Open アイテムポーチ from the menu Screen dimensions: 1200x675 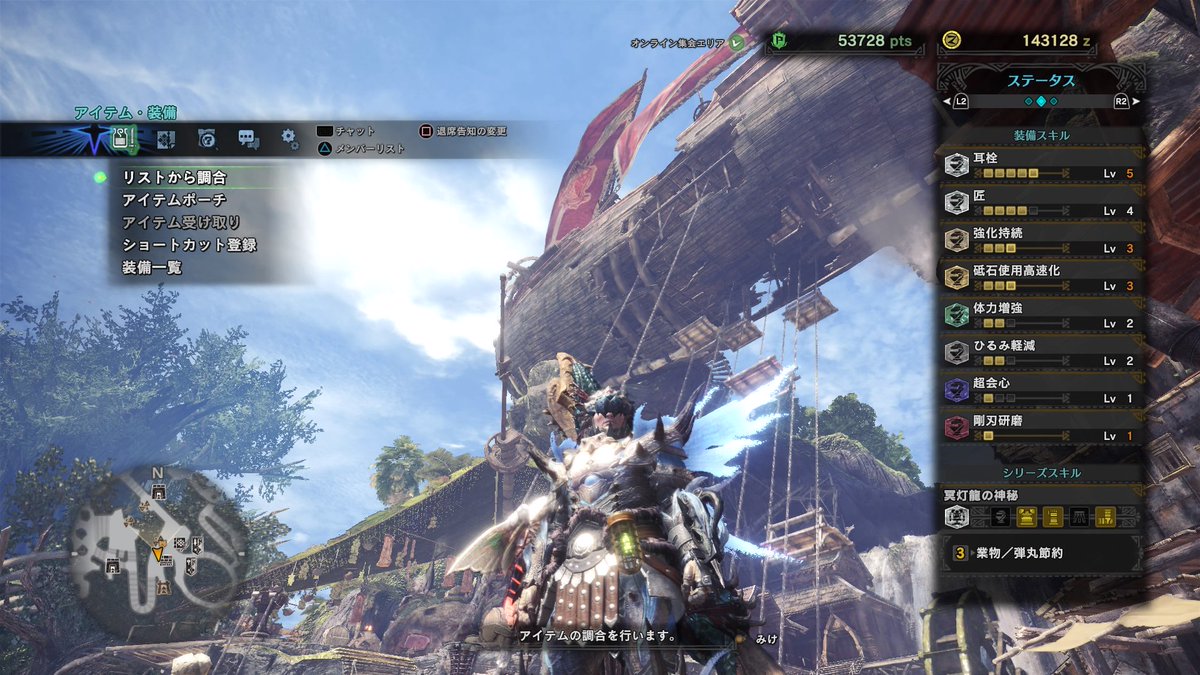tap(175, 200)
